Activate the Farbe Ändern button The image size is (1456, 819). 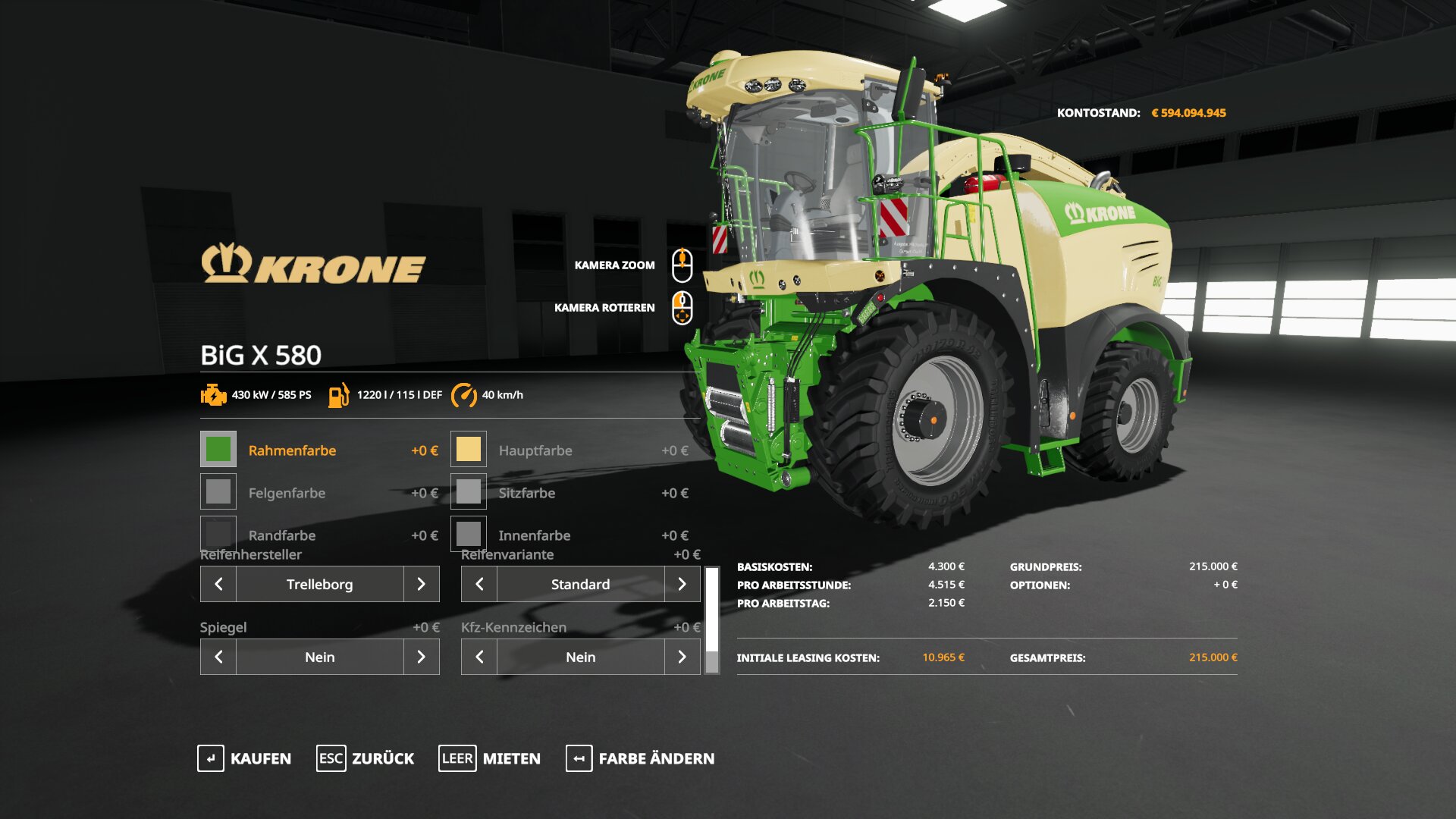640,758
